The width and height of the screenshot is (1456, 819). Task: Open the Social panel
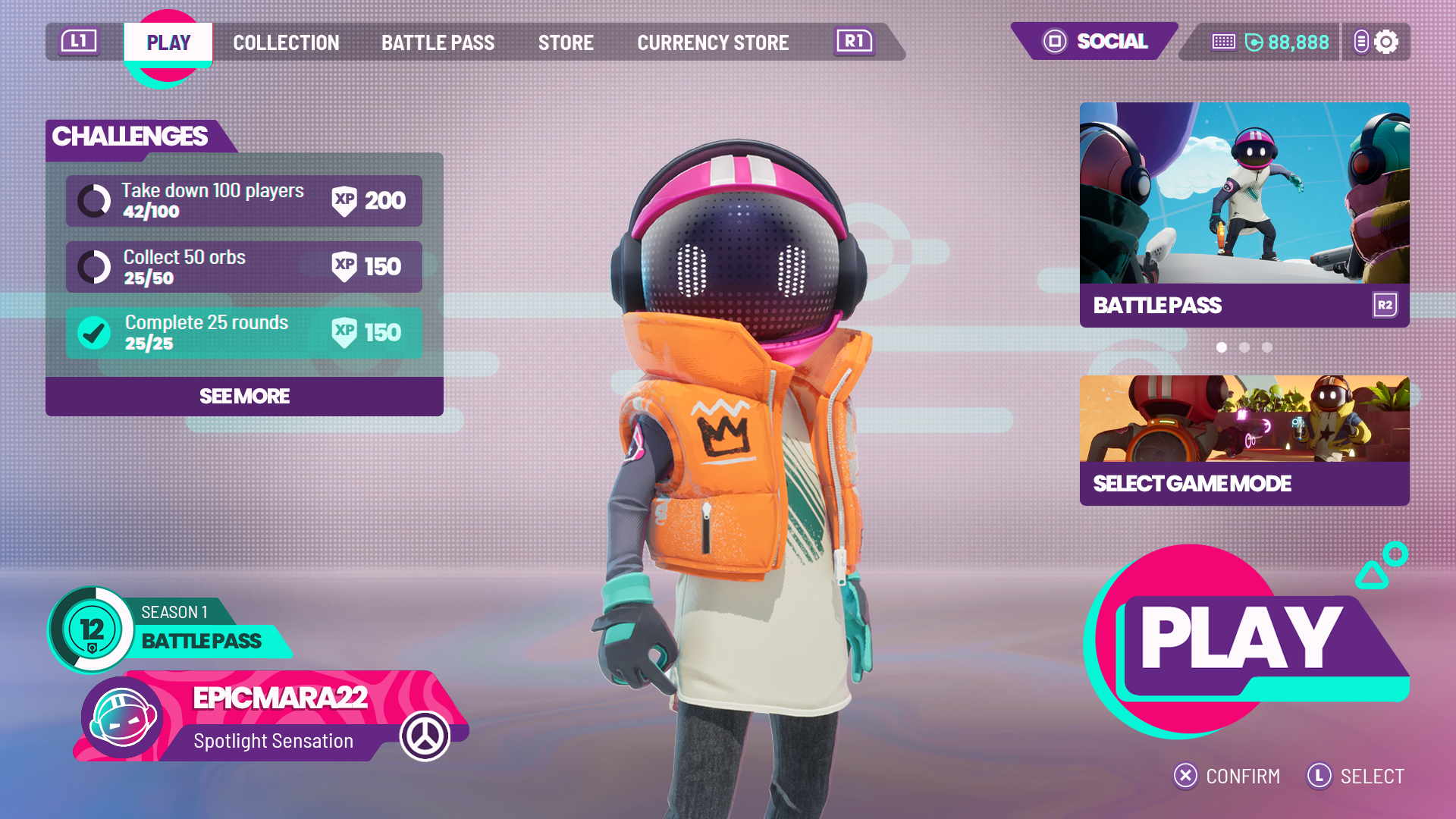coord(1096,41)
